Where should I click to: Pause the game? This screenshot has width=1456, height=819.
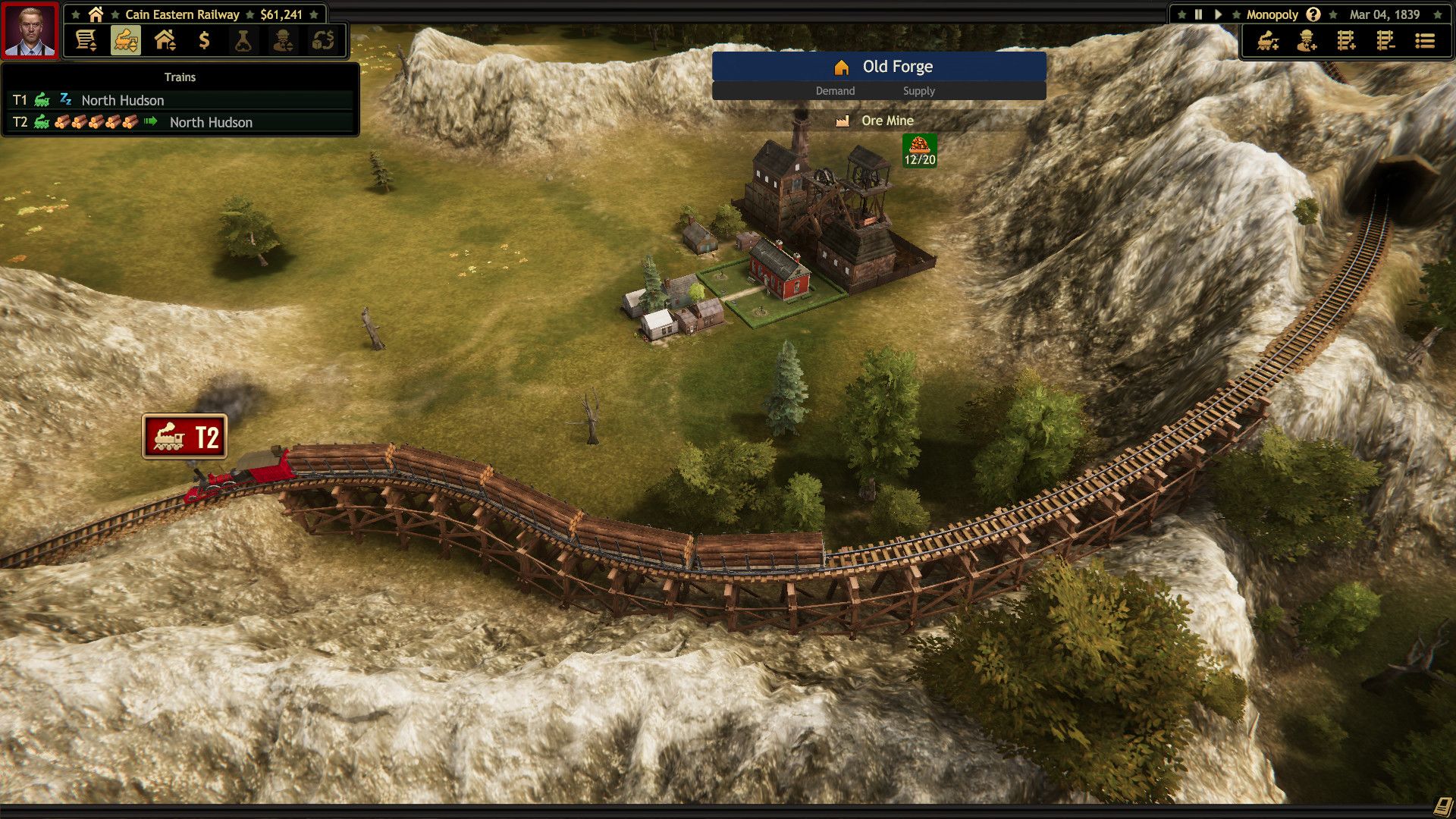pyautogui.click(x=1198, y=14)
